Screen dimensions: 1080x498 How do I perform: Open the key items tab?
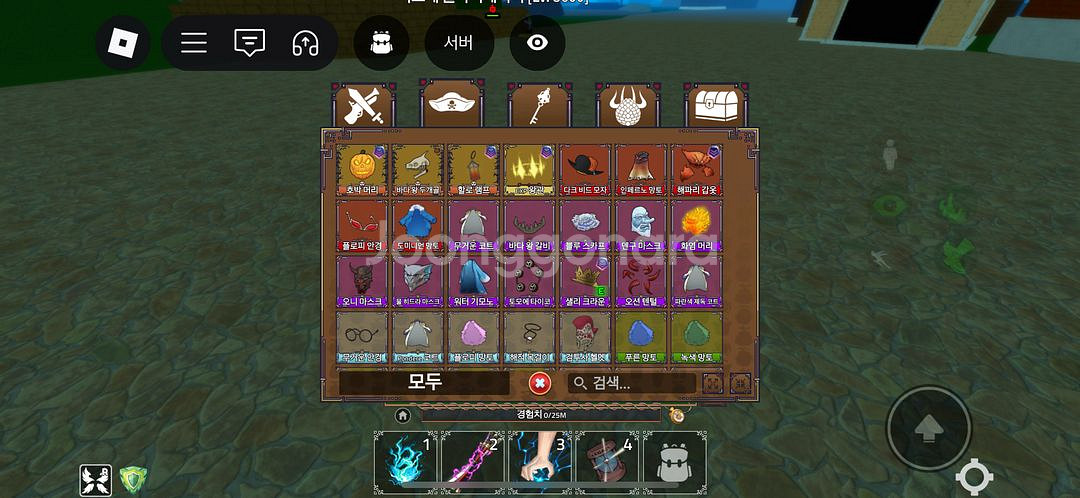pos(540,107)
